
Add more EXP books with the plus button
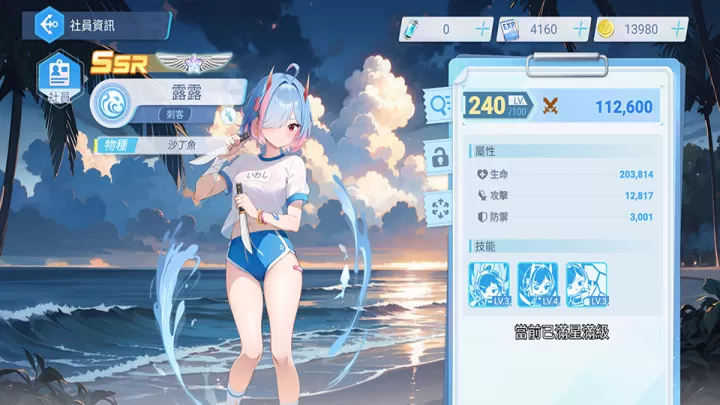(581, 30)
